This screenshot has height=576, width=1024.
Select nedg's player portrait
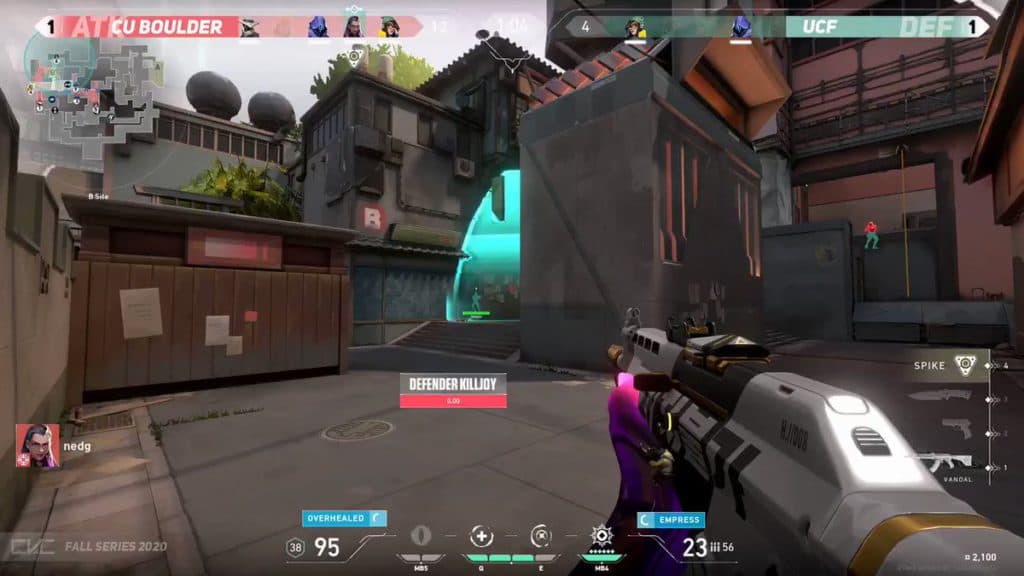tap(37, 446)
